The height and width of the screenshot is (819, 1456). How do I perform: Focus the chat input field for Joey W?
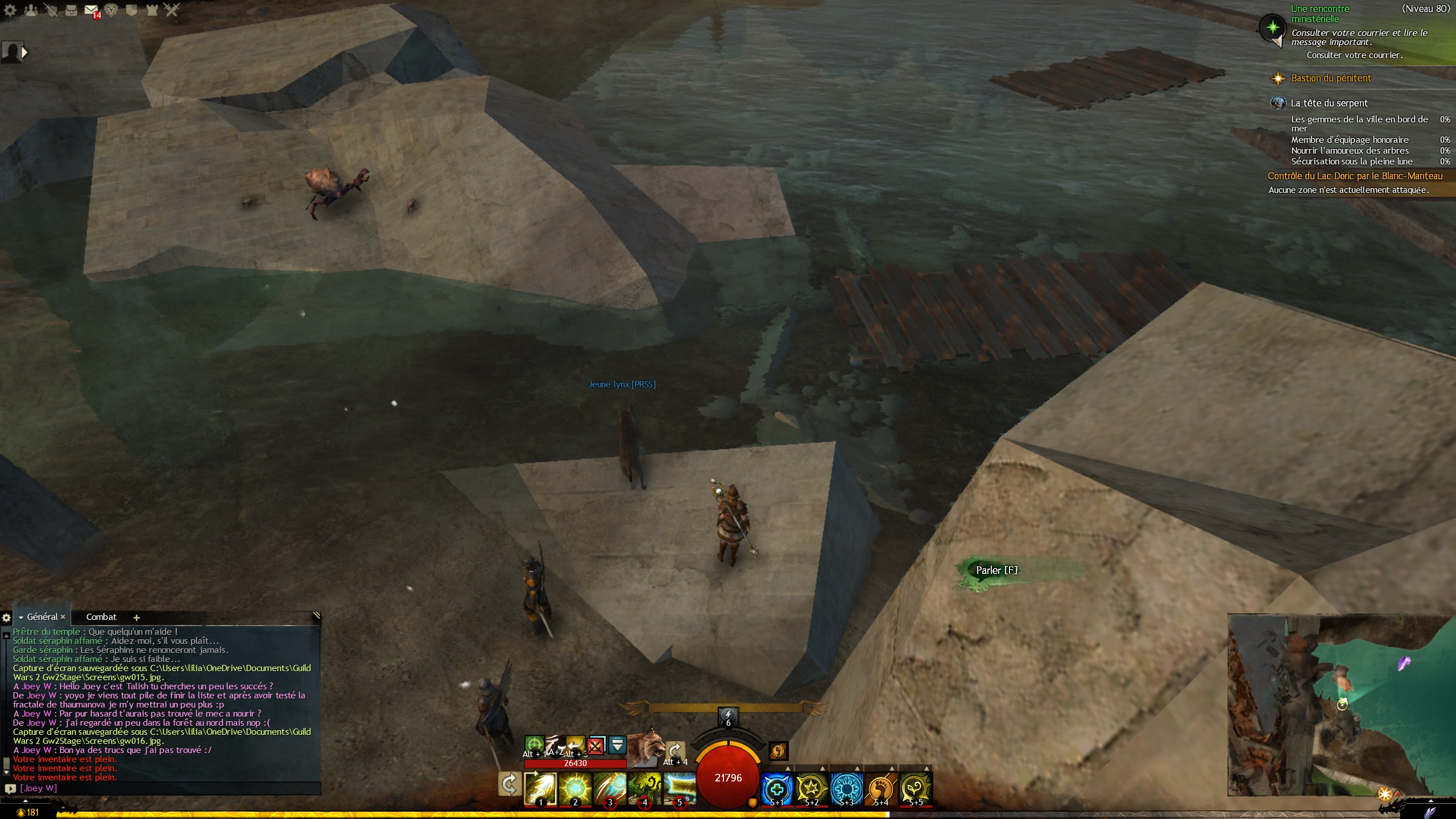pos(171,788)
